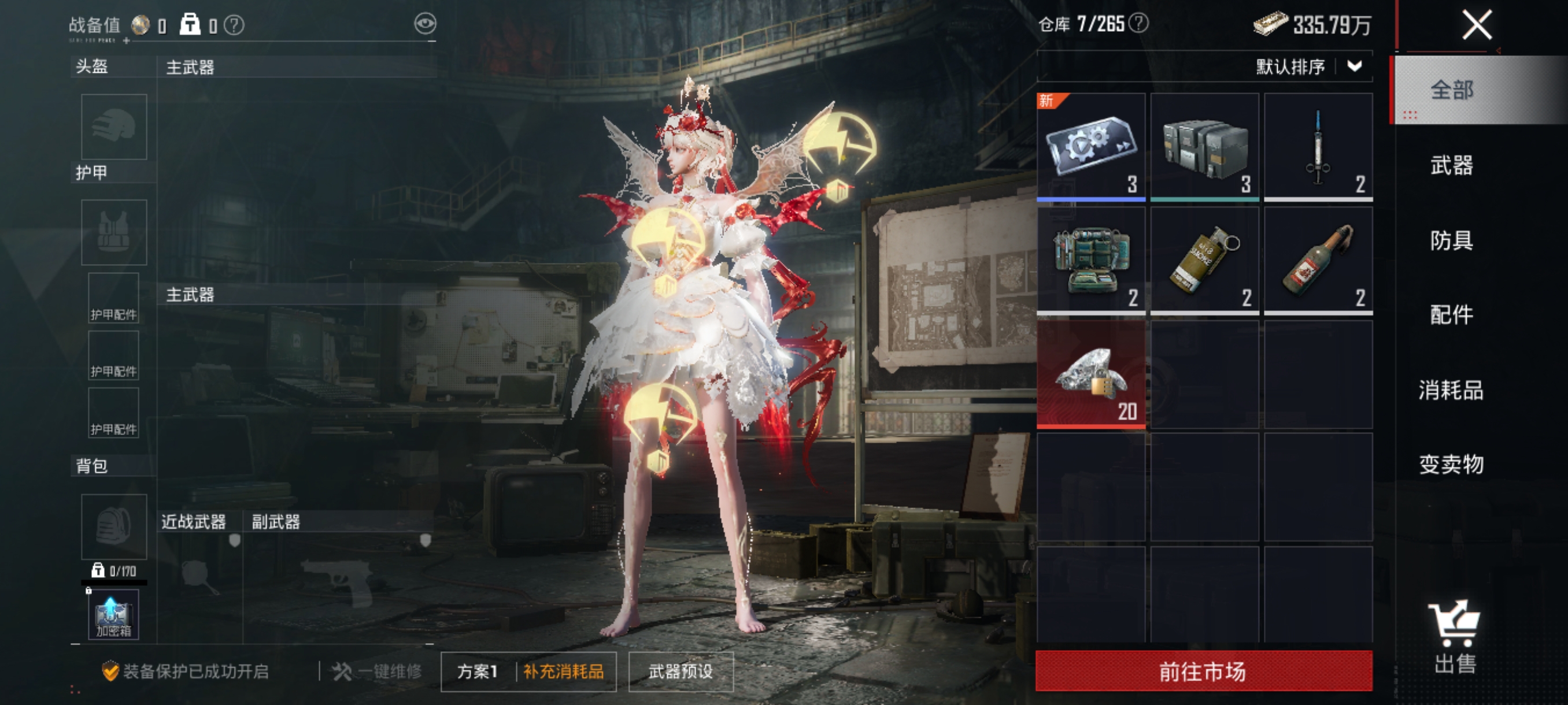Viewport: 1568px width, 705px height.
Task: Open the 出售 sell cart
Action: point(1455,637)
